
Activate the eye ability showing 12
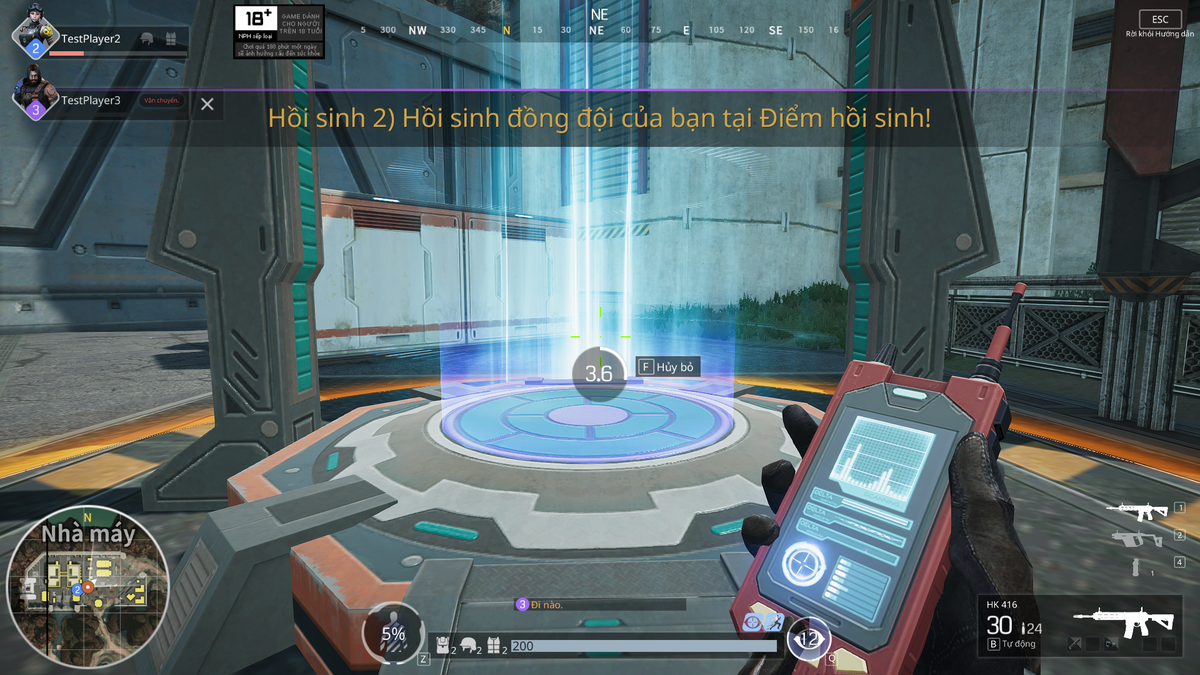click(808, 638)
